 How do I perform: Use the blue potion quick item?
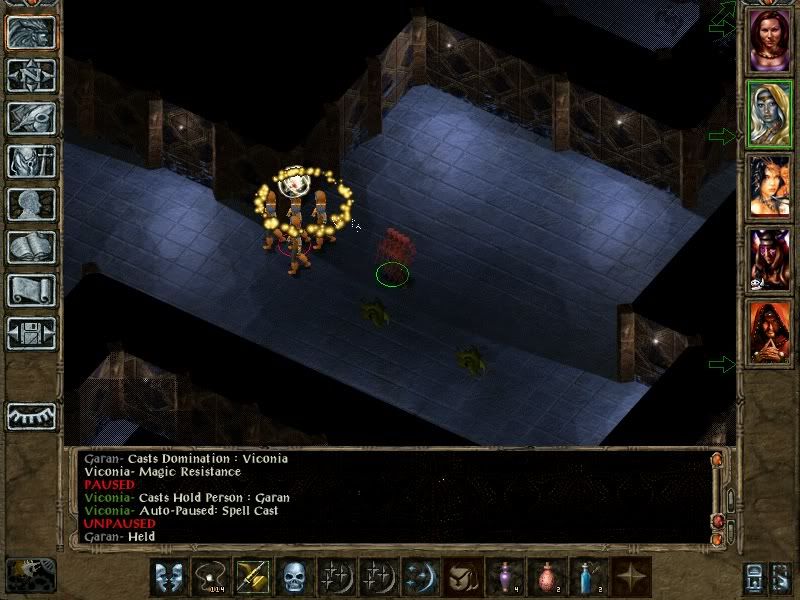click(x=590, y=577)
